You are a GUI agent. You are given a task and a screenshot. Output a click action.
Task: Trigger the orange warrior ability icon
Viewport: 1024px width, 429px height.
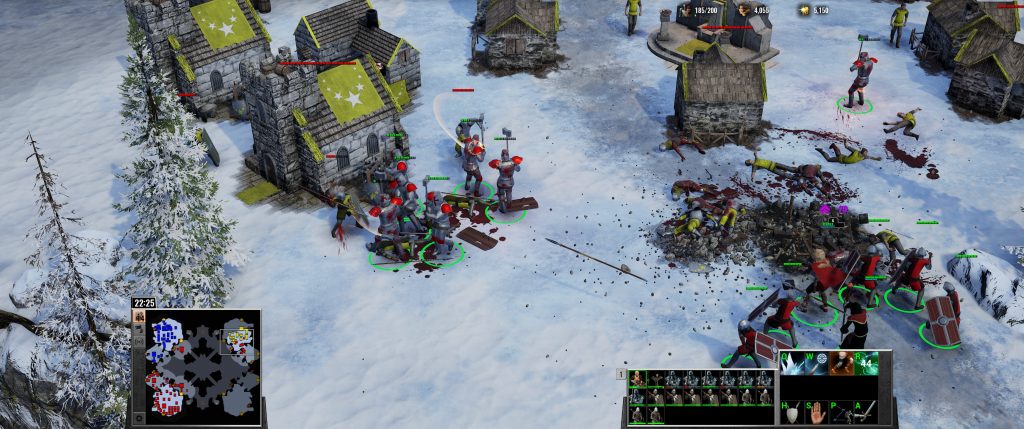click(x=842, y=363)
